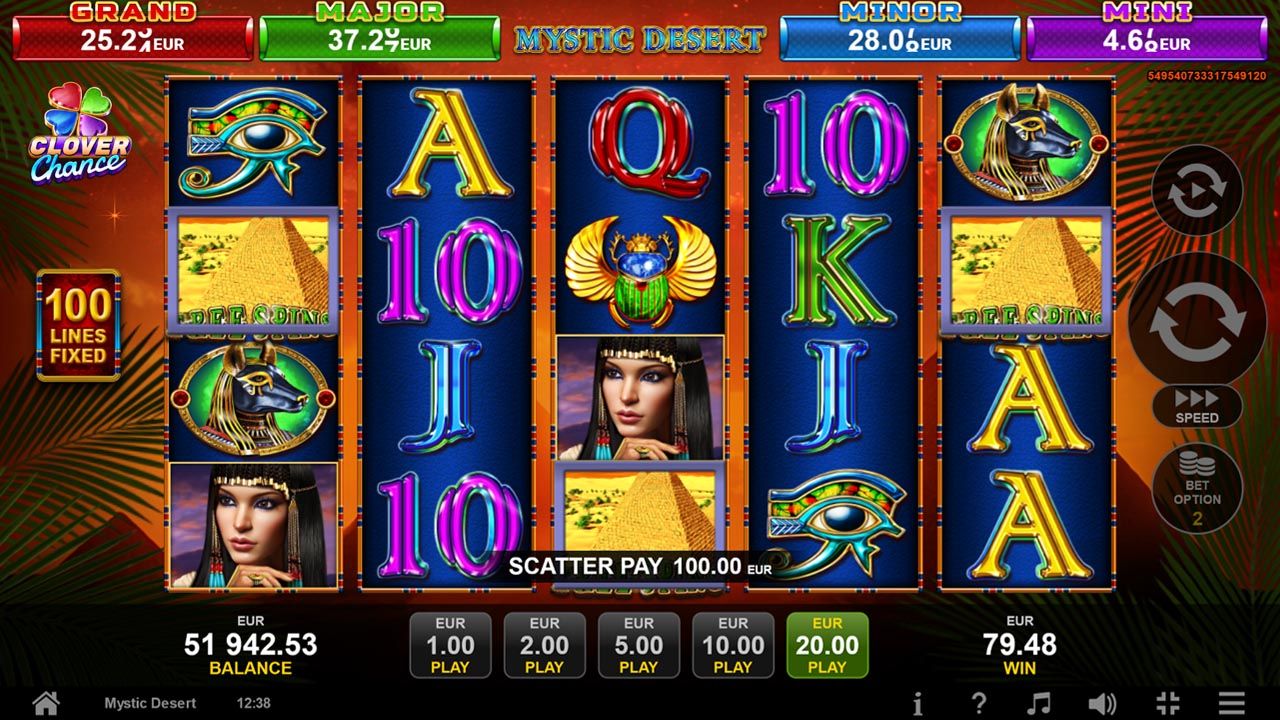Click the green 20.00 EUR play button
This screenshot has height=720, width=1280.
click(827, 645)
